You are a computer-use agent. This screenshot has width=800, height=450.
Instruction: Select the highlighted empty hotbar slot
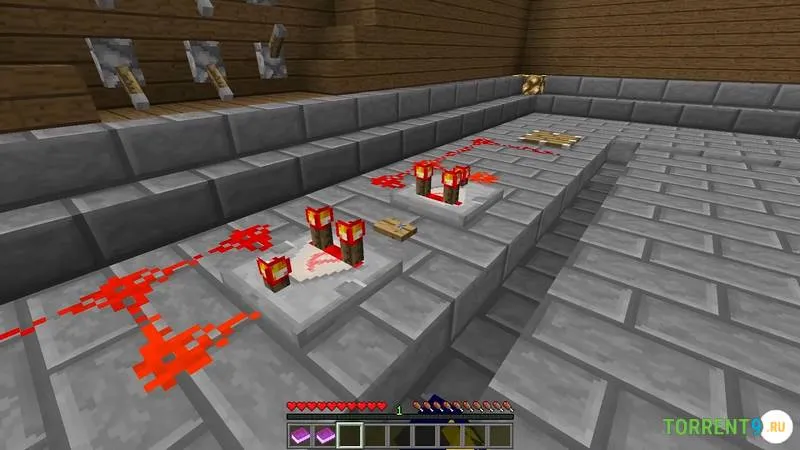click(x=349, y=436)
